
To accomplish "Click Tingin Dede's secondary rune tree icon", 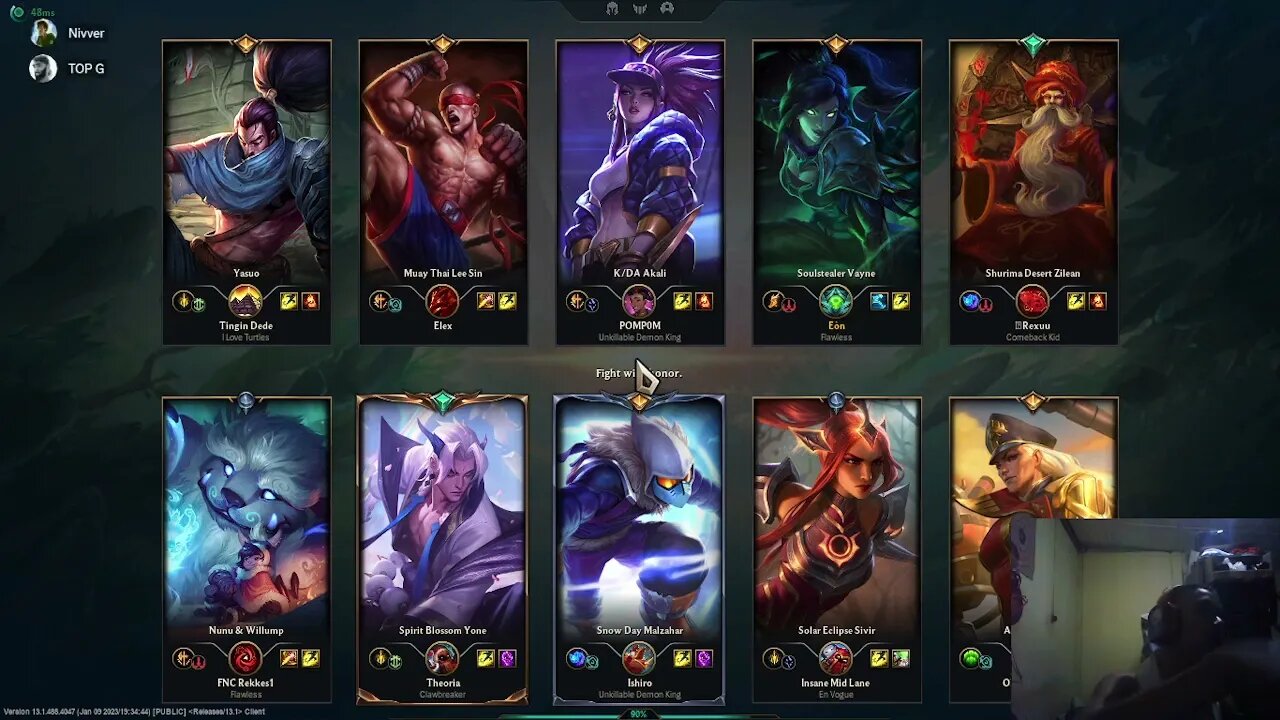I will (201, 302).
